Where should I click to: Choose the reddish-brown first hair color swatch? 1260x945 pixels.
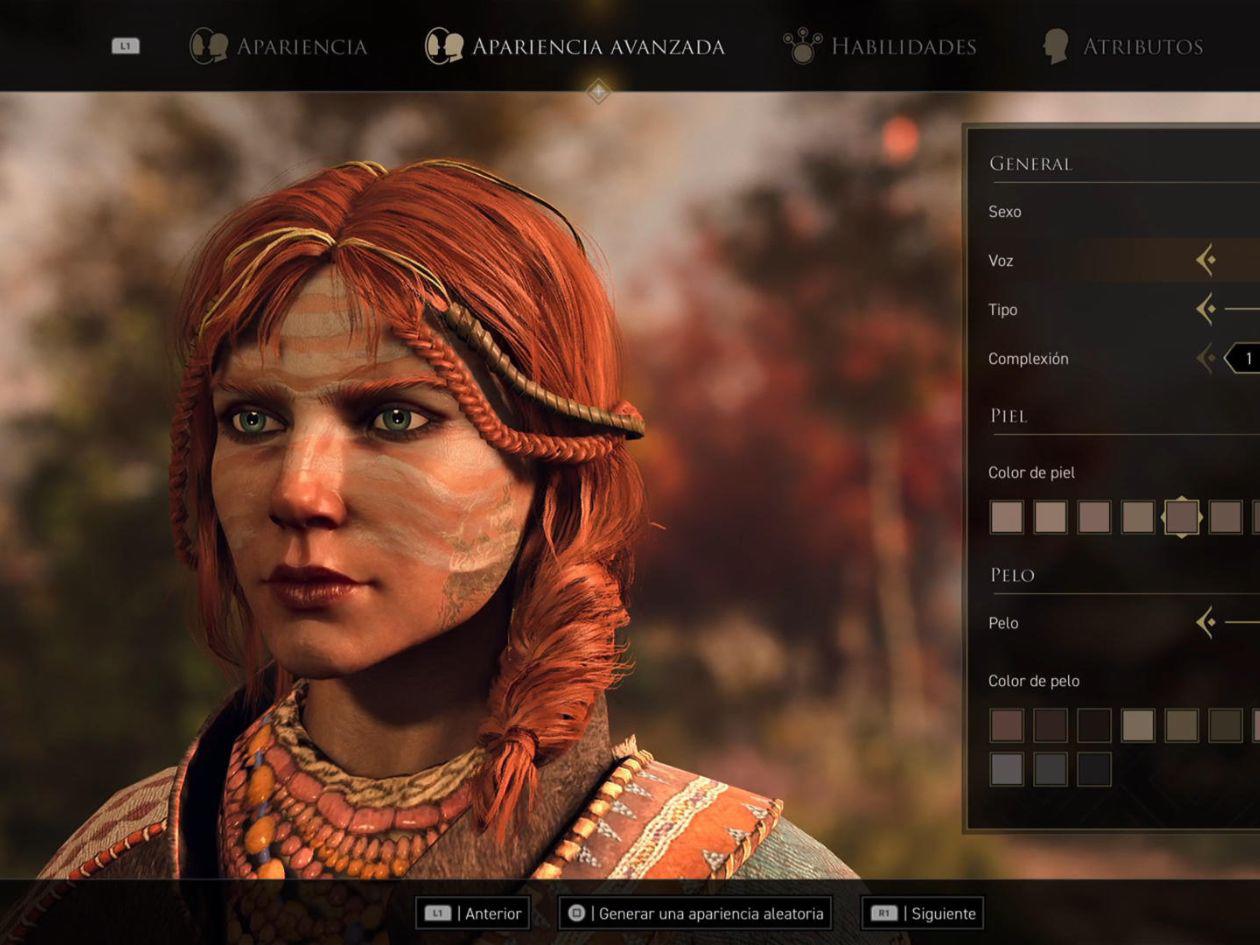[x=1007, y=725]
